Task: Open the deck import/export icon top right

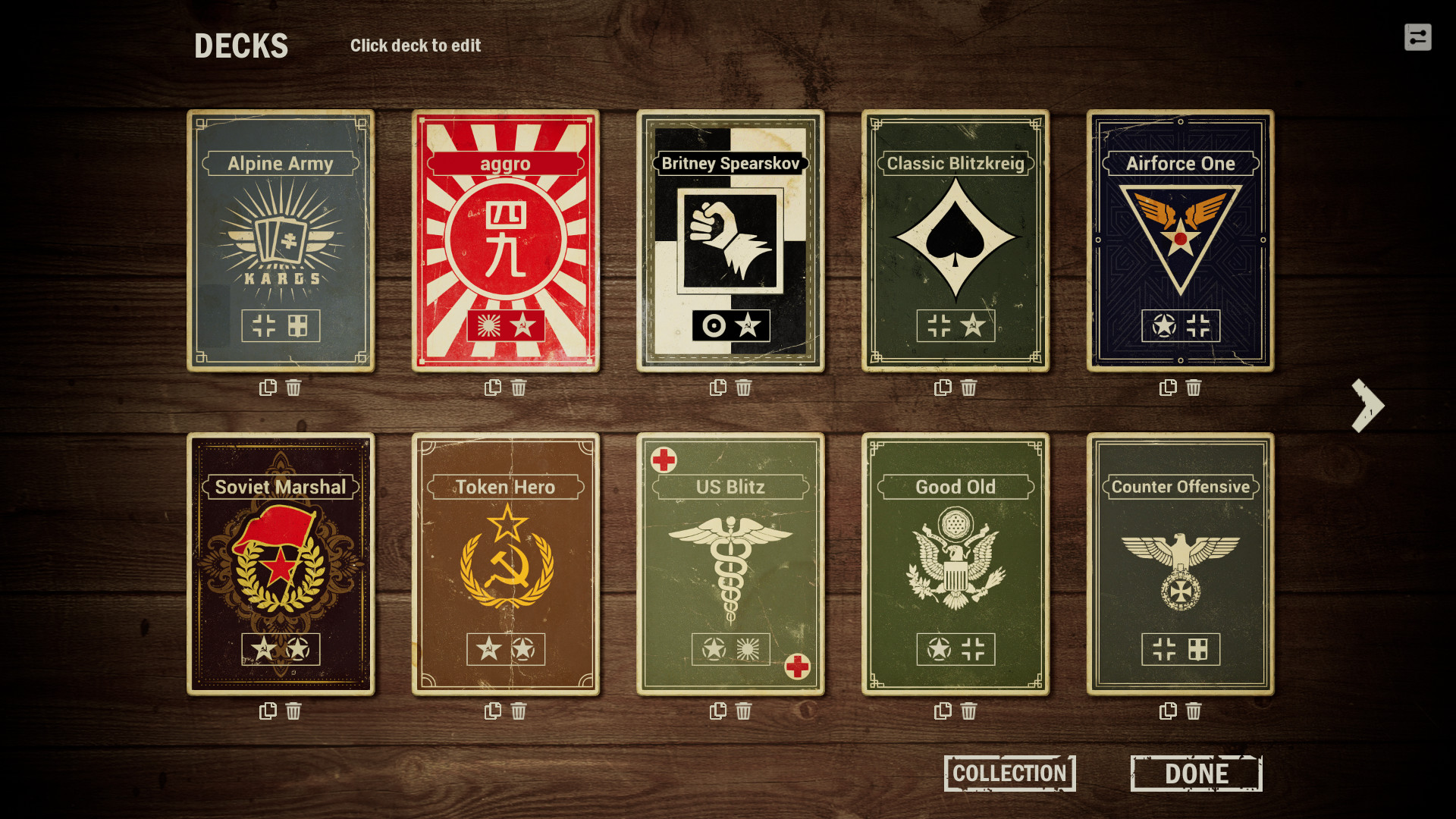Action: [x=1419, y=37]
